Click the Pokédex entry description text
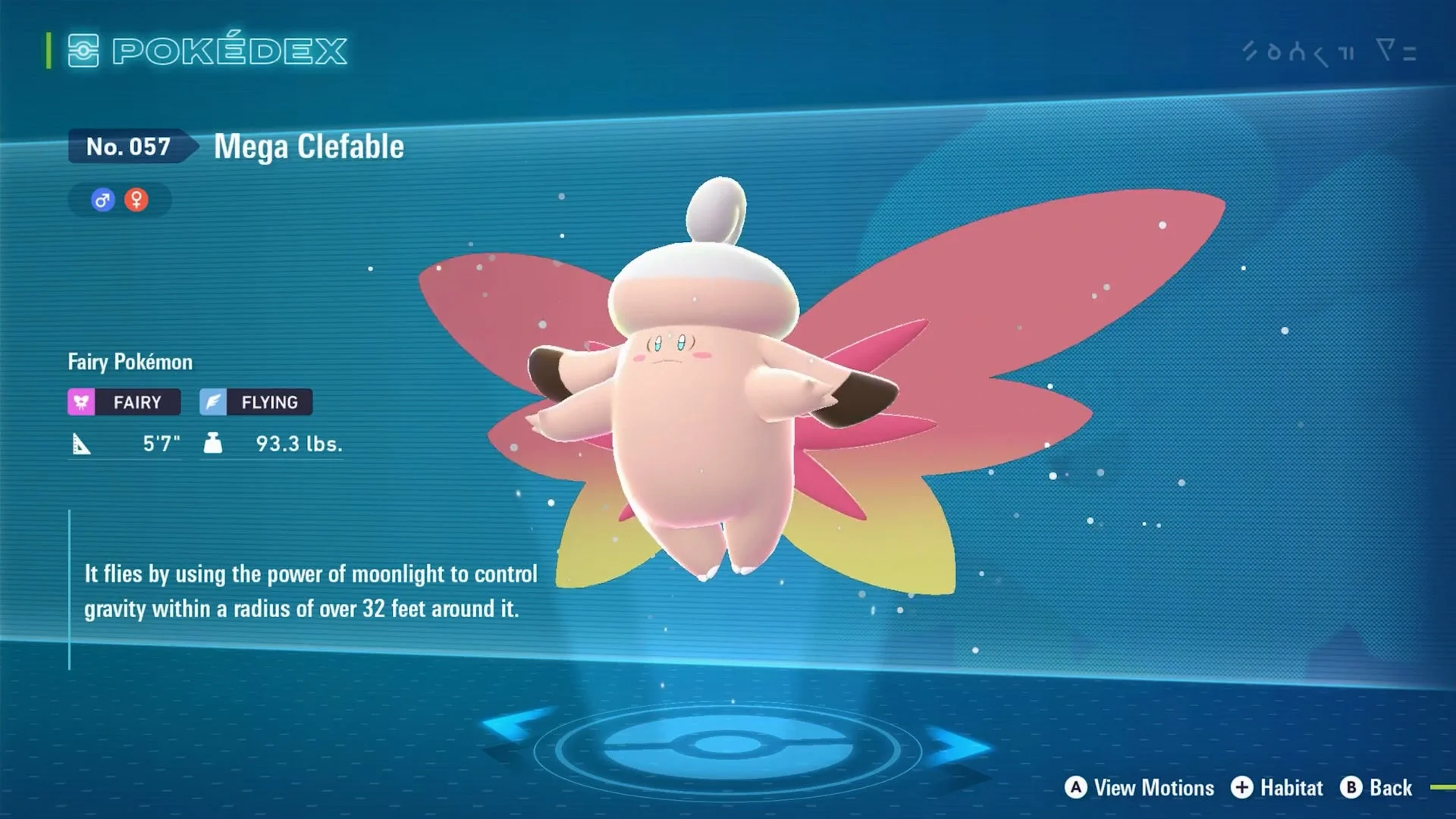 click(x=308, y=591)
